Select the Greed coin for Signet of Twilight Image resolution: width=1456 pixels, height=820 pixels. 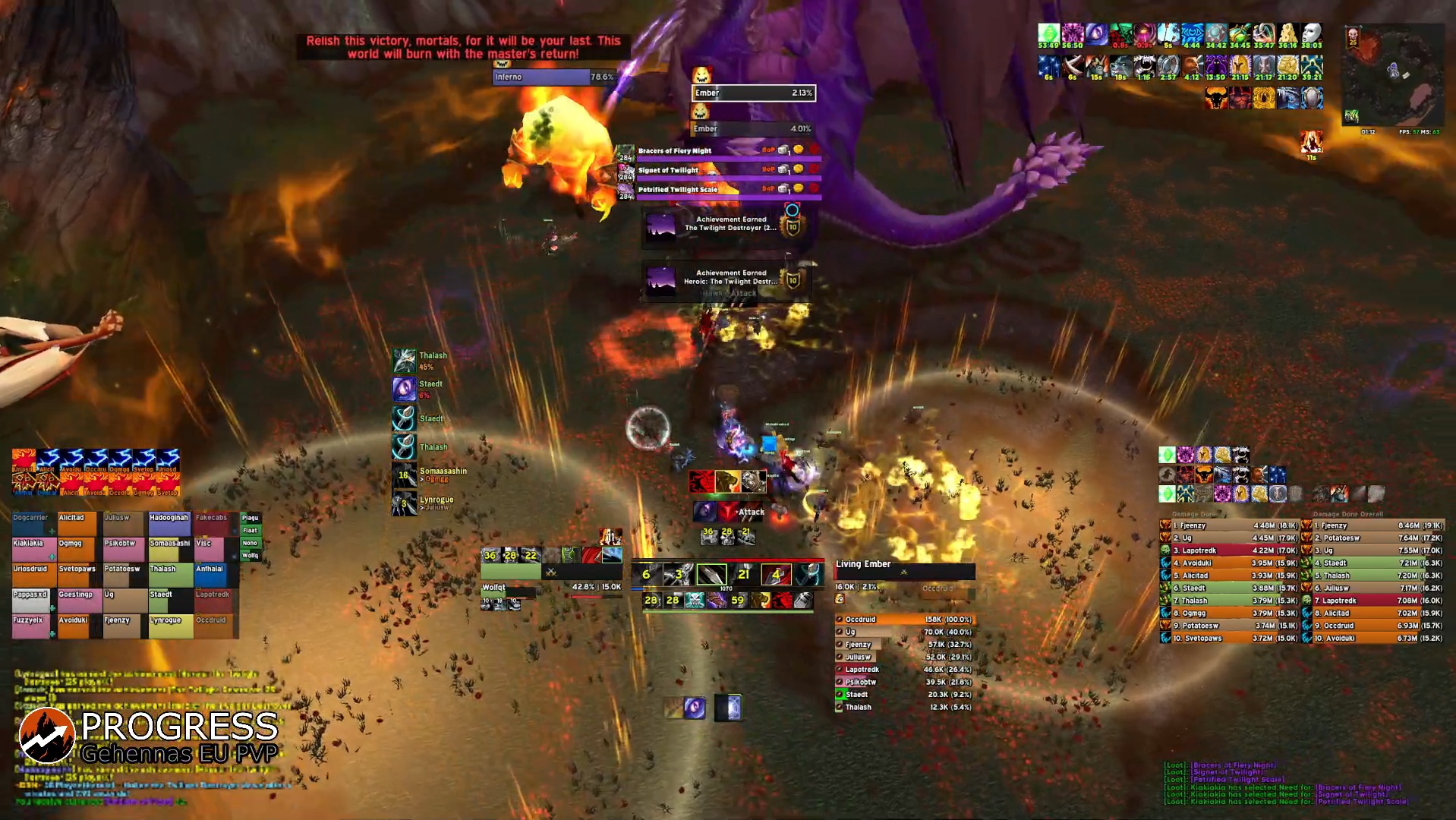(x=798, y=170)
